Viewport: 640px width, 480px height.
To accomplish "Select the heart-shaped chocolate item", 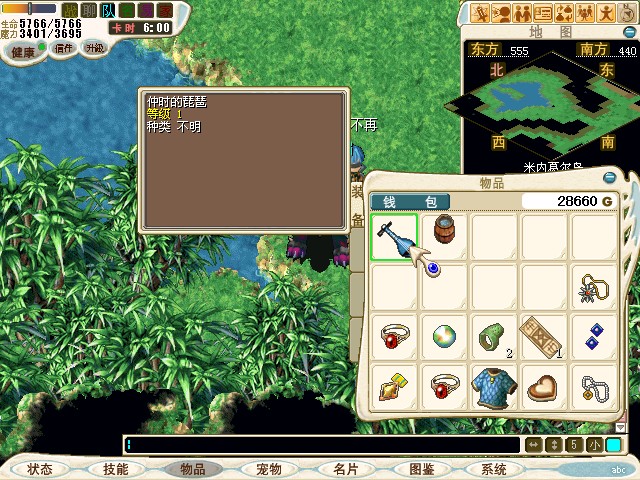I will 545,387.
